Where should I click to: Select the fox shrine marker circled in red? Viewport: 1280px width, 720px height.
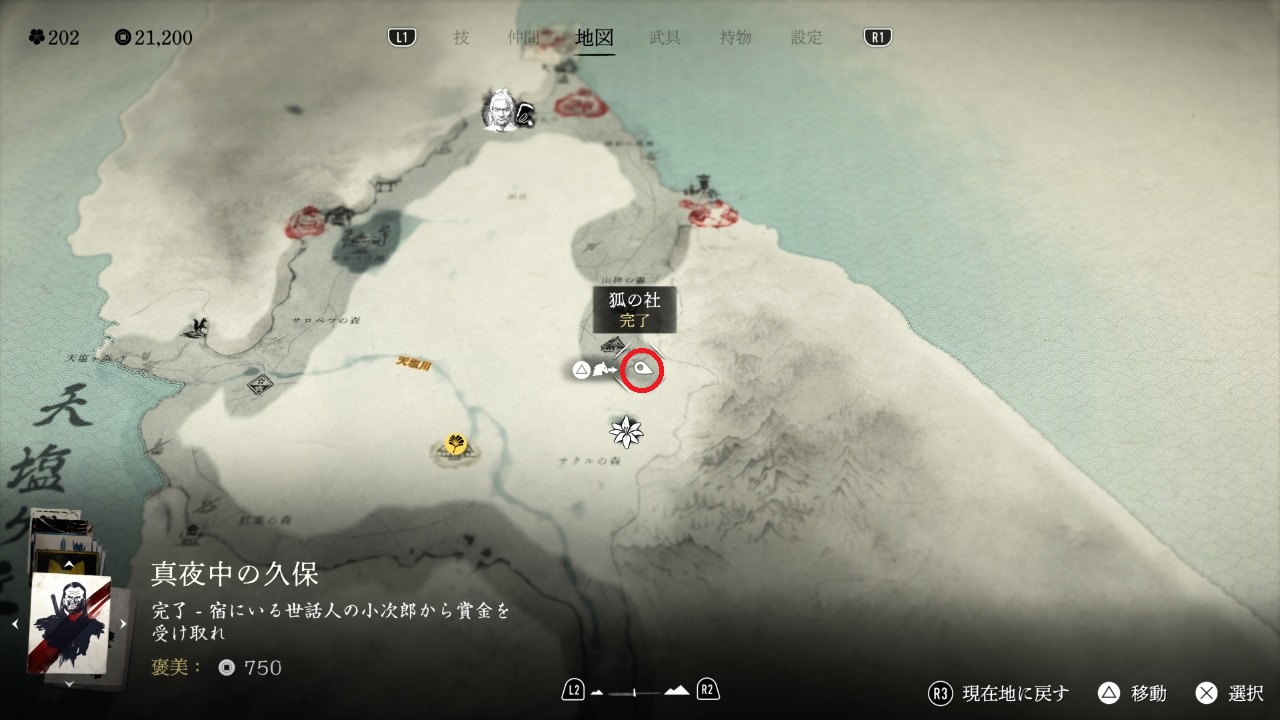coord(644,372)
